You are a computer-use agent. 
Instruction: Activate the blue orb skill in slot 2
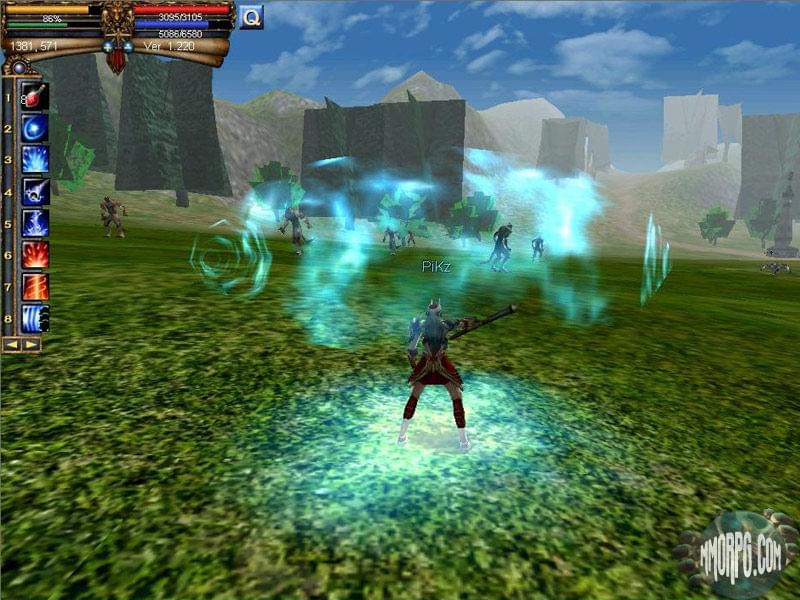(34, 128)
